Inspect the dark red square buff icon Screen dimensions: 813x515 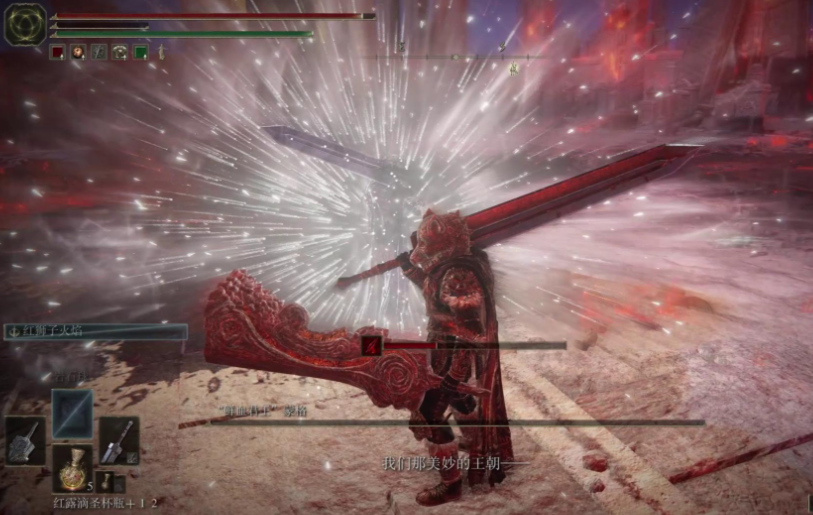point(58,52)
